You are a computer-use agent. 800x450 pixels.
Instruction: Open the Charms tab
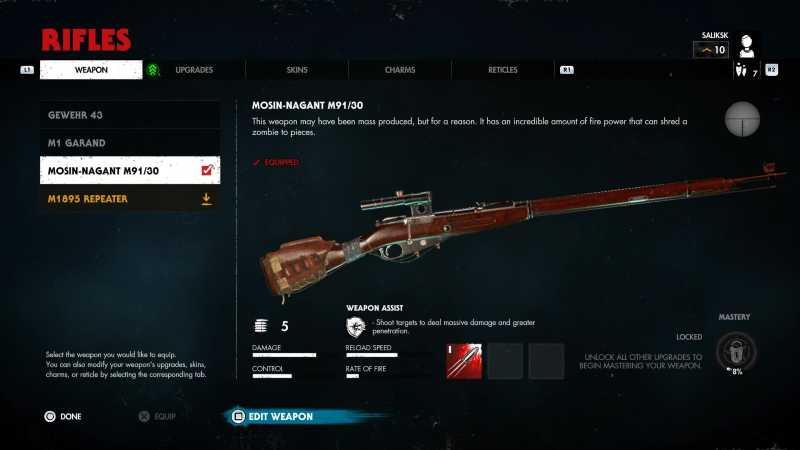(400, 70)
